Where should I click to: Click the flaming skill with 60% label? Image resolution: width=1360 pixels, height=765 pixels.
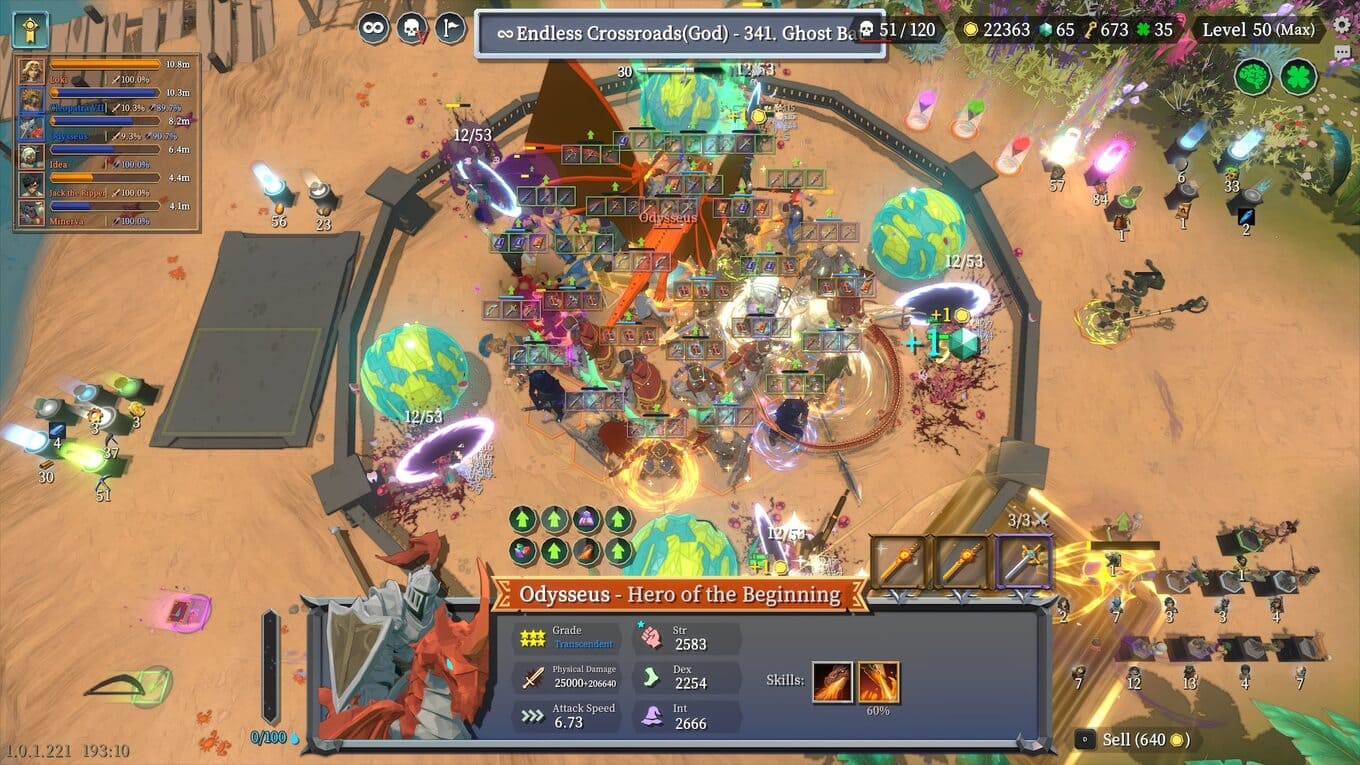pos(879,681)
